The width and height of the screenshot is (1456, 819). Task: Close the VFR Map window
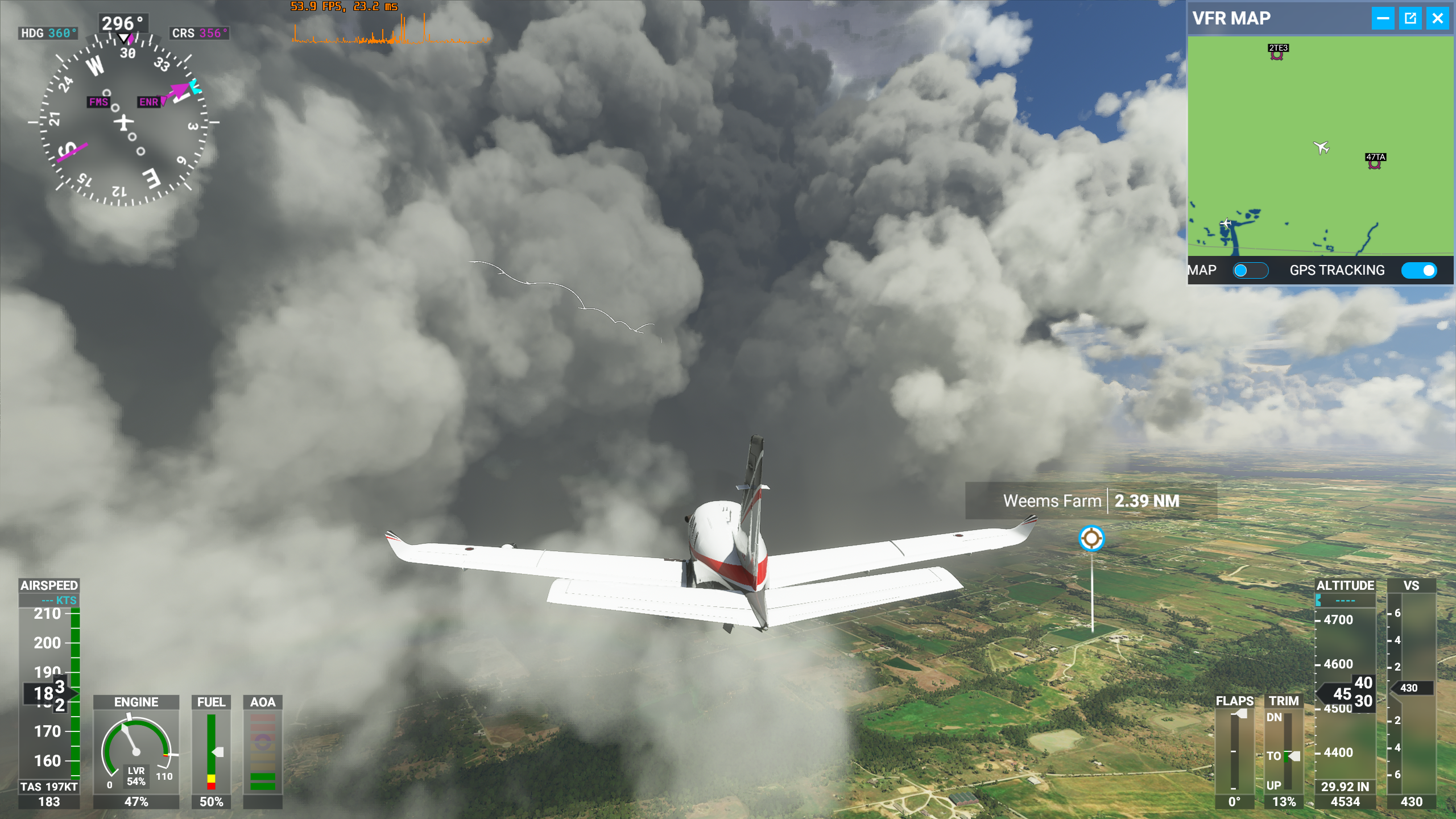[1437, 18]
